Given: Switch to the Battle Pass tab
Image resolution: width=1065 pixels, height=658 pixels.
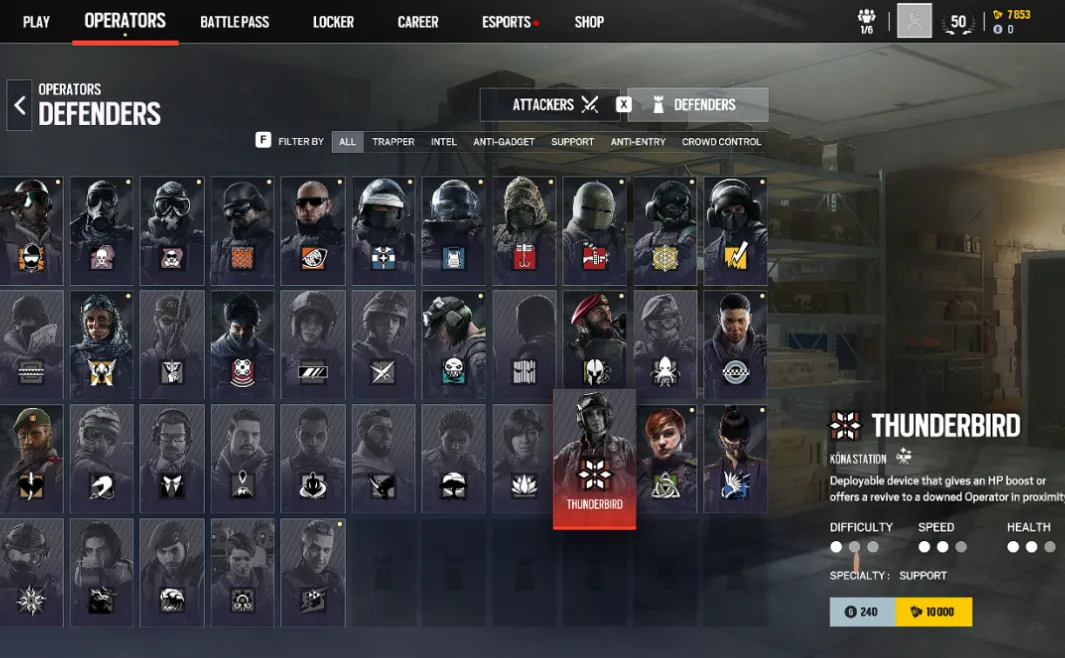Looking at the screenshot, I should [x=234, y=22].
